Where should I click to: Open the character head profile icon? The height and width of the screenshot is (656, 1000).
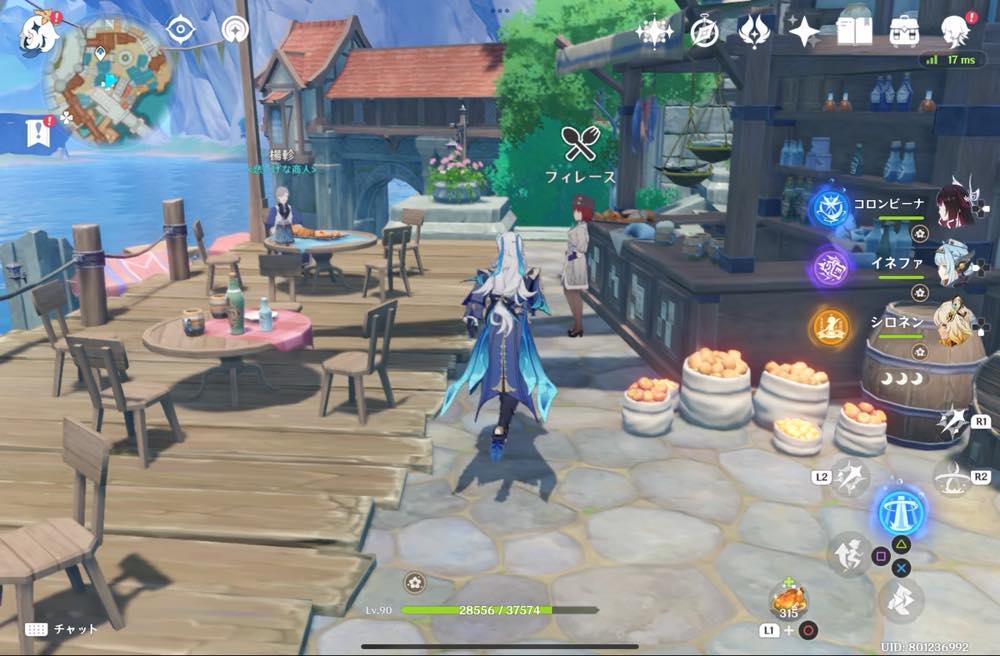pyautogui.click(x=956, y=31)
